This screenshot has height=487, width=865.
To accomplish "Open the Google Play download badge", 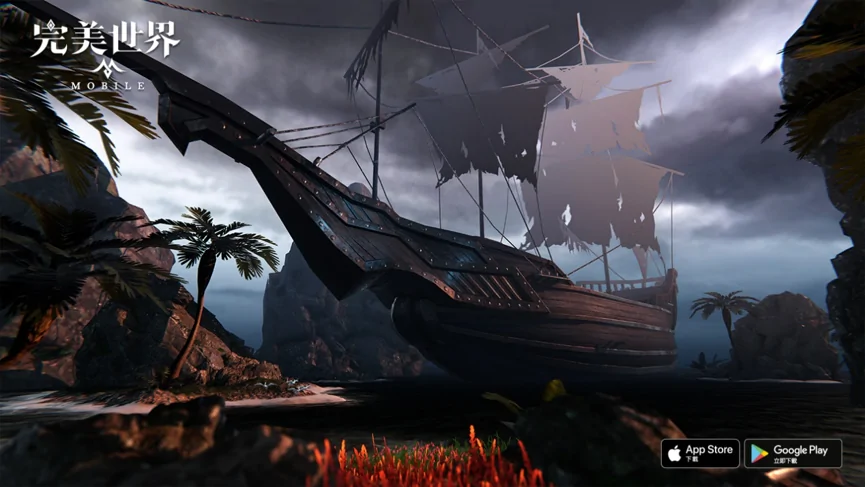I will tap(792, 453).
